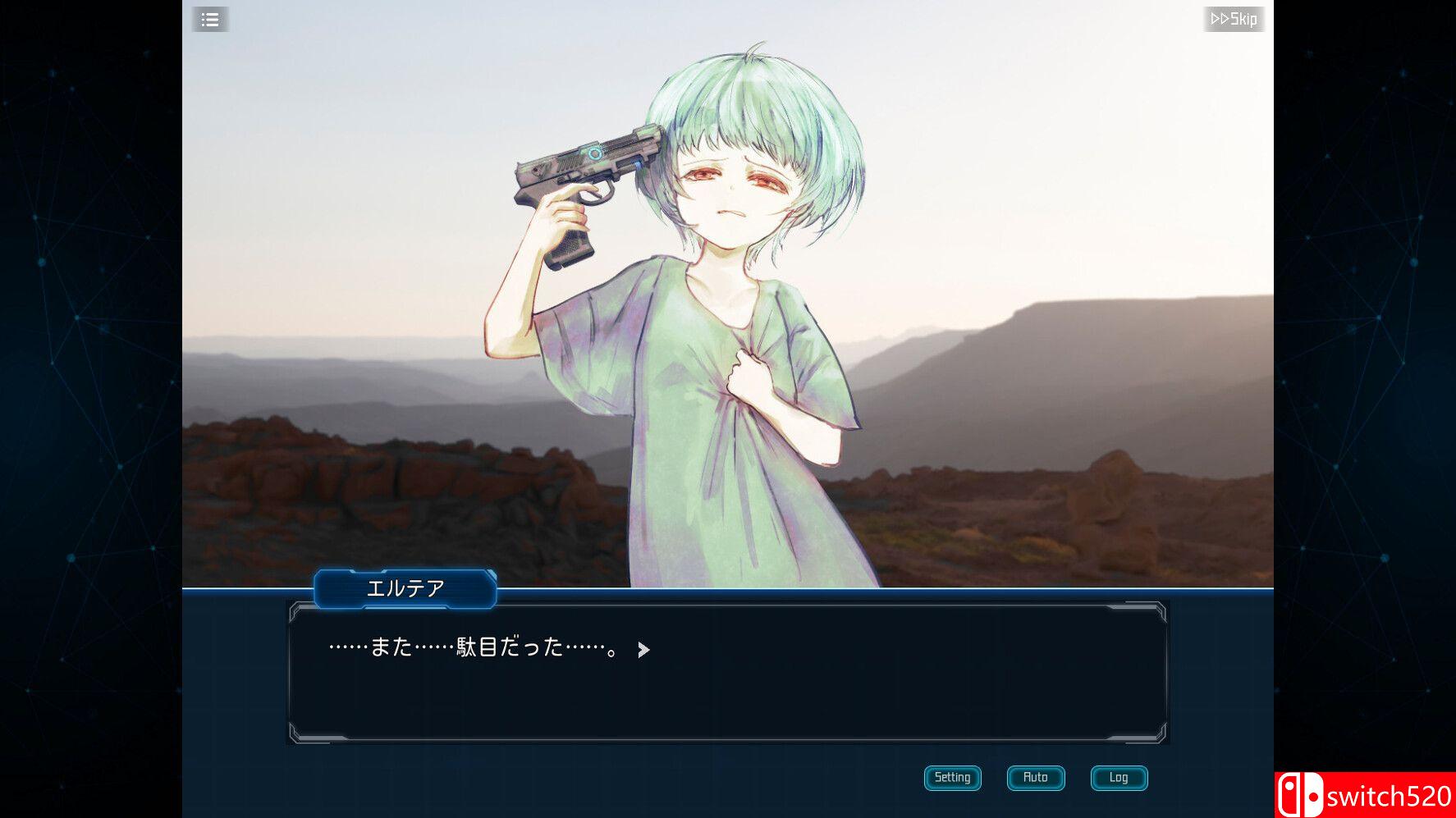Viewport: 1456px width, 818px height.
Task: Select the hamburger list icon to view options
Action: pyautogui.click(x=209, y=19)
